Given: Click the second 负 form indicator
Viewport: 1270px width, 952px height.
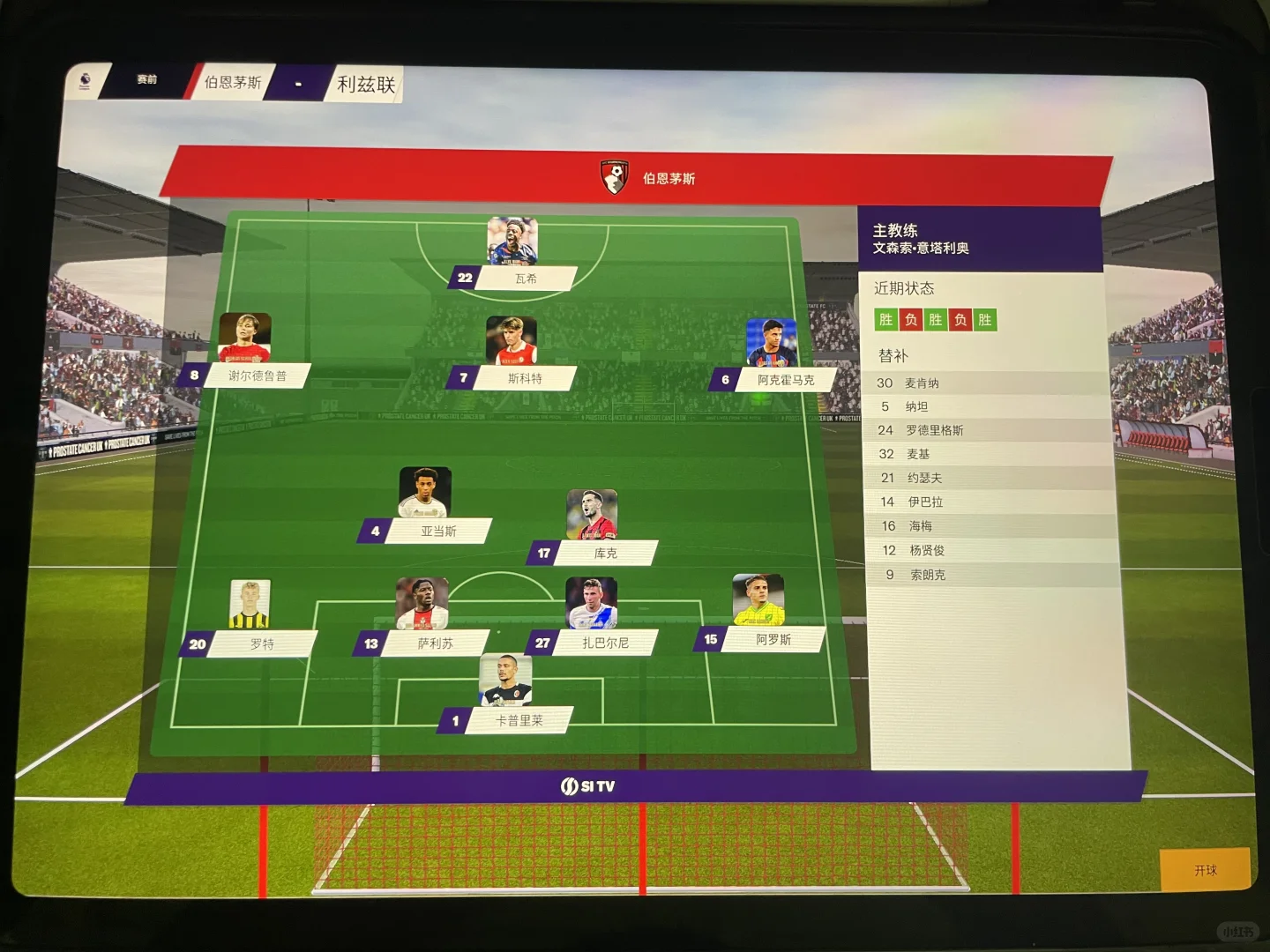Looking at the screenshot, I should tap(962, 321).
